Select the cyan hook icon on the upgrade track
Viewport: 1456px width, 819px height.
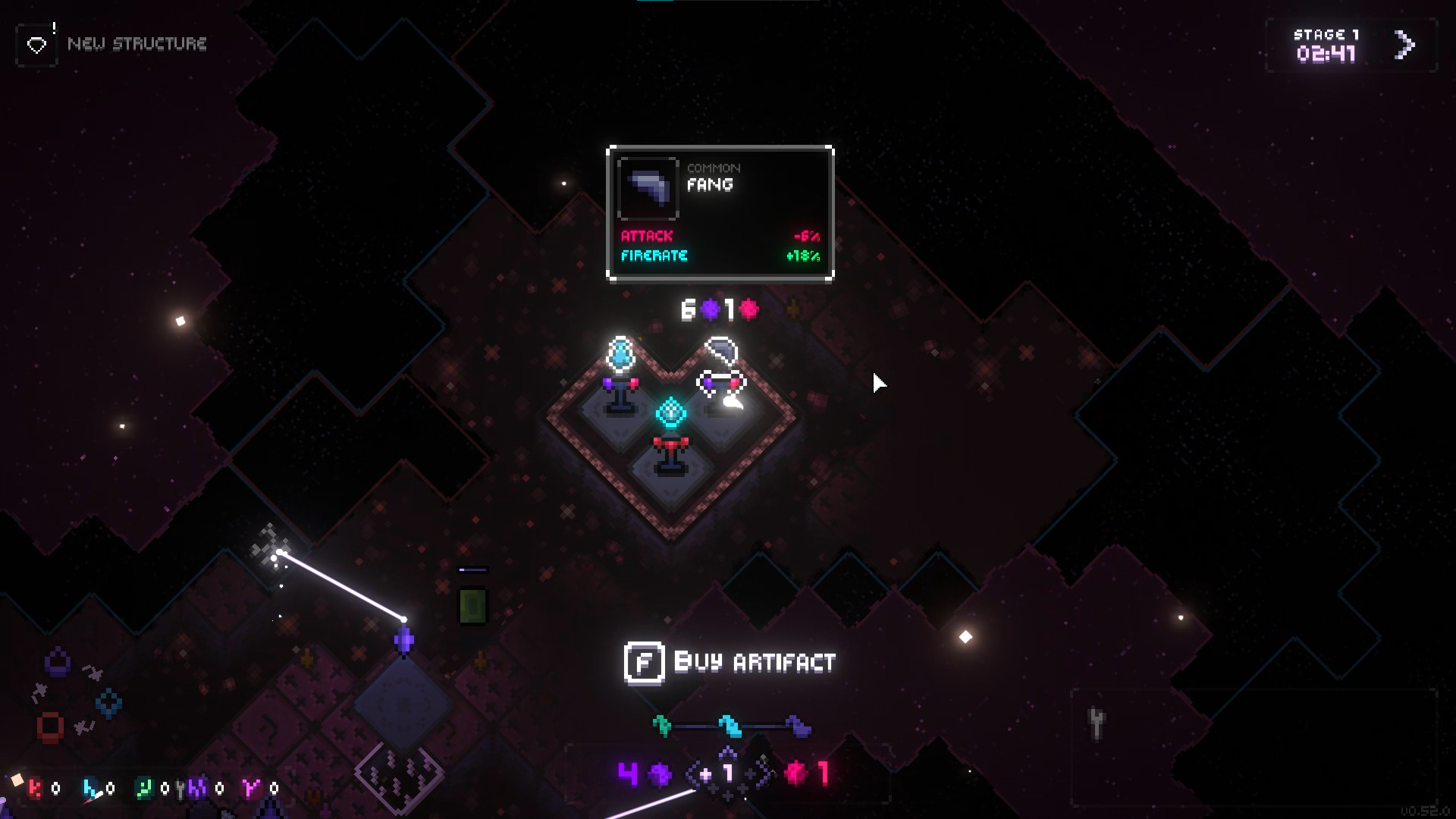[x=731, y=726]
